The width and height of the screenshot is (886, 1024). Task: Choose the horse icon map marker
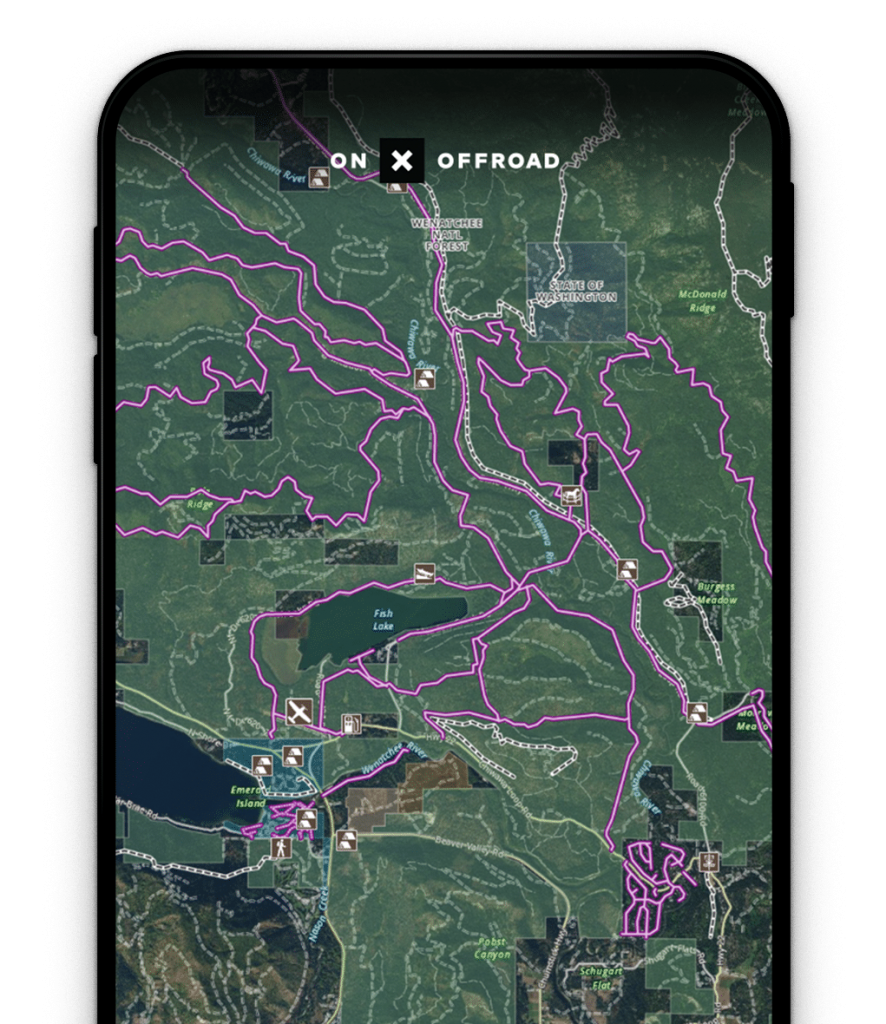[x=571, y=495]
